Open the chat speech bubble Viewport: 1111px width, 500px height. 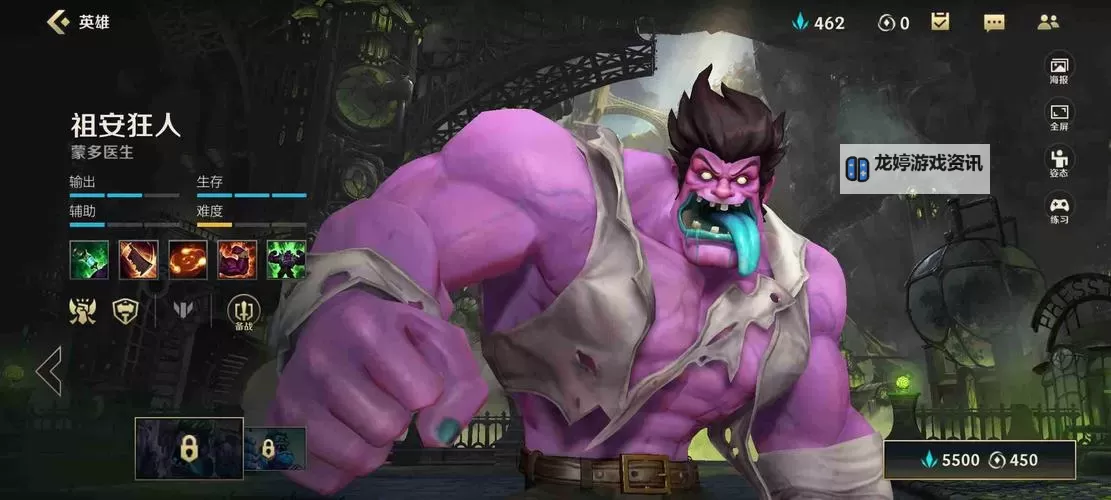coord(994,22)
